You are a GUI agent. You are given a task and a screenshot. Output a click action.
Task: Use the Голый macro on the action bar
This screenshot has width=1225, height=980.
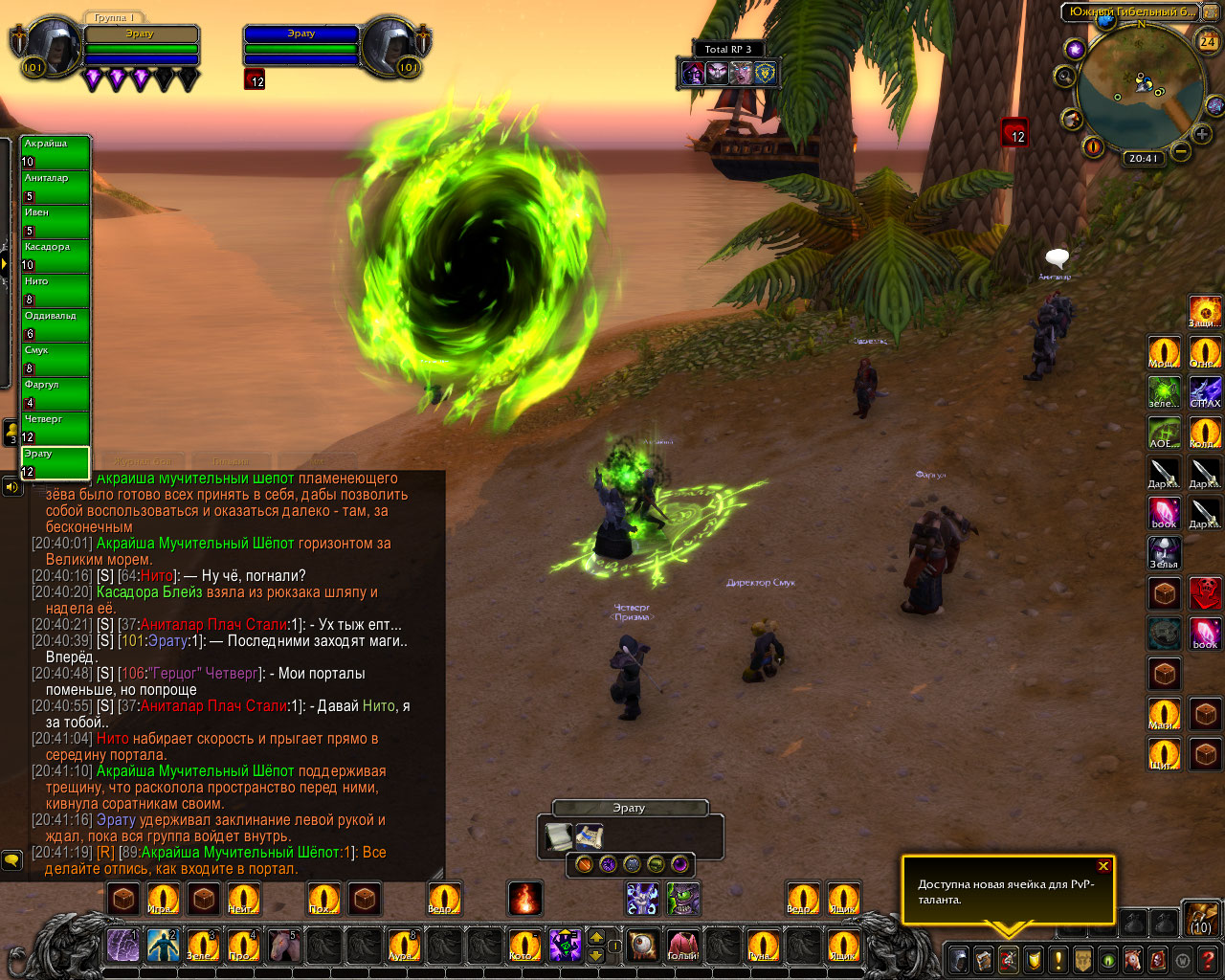(682, 946)
